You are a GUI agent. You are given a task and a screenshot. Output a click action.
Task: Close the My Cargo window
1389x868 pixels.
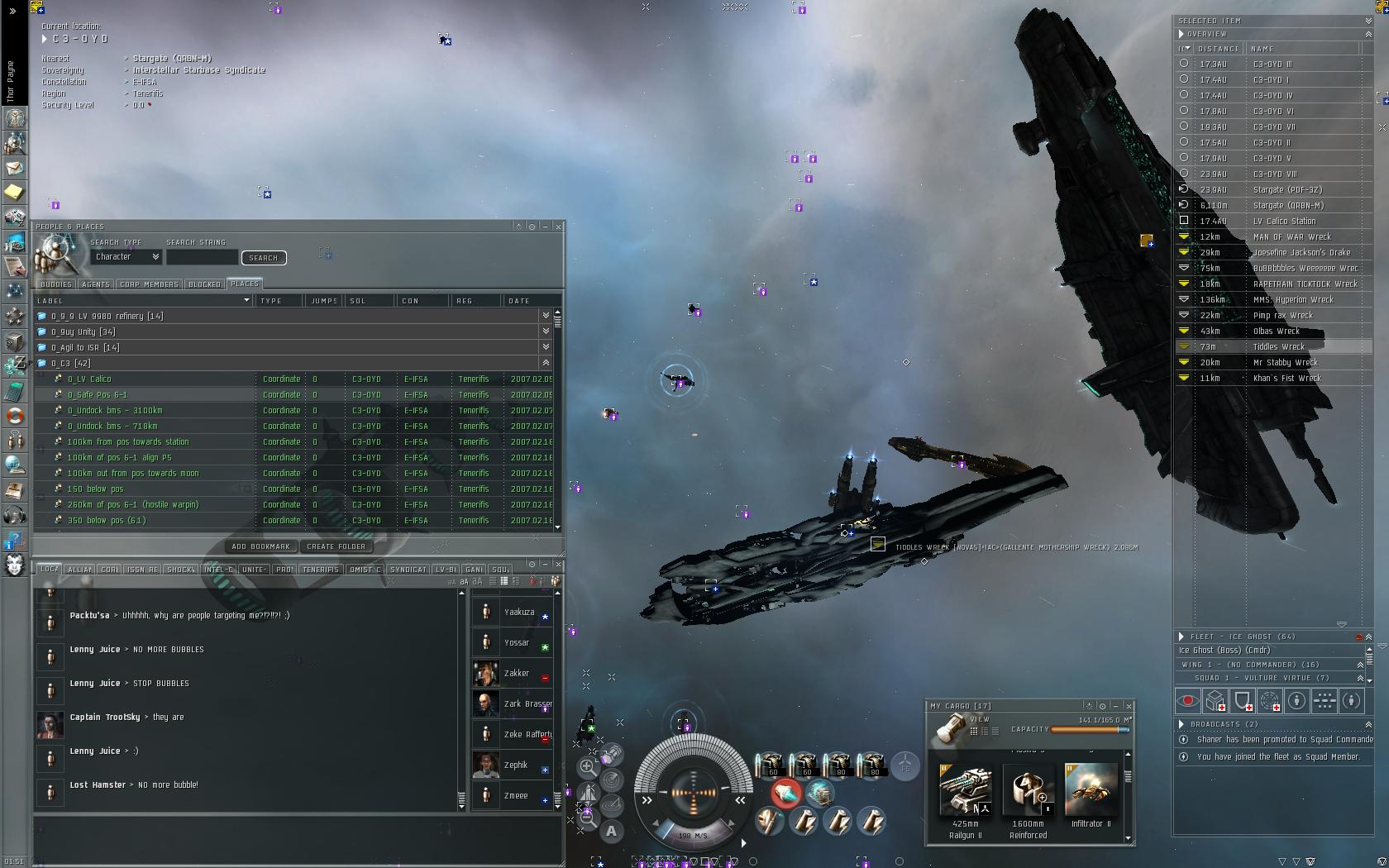coord(1129,706)
